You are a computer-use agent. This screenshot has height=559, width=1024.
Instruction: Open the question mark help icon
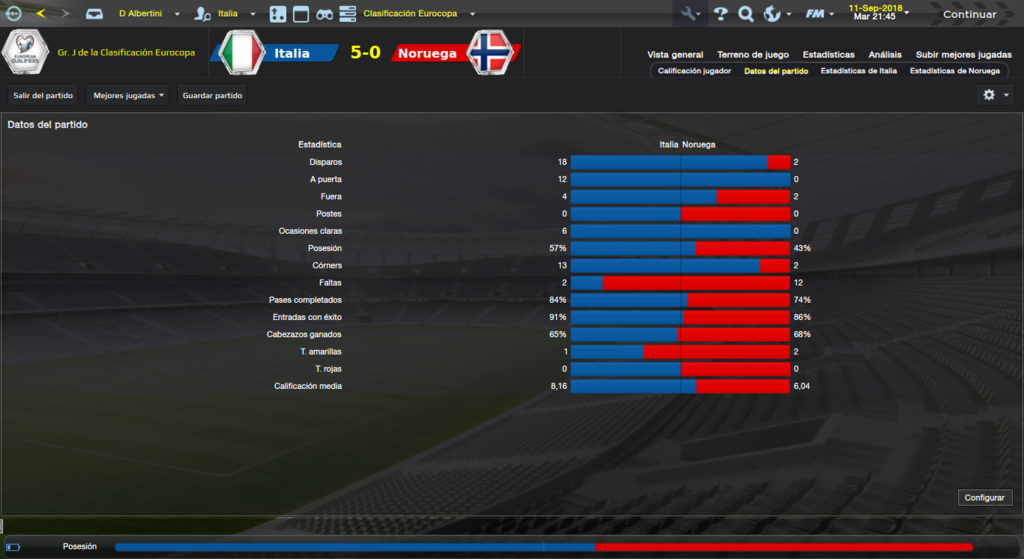click(x=719, y=14)
